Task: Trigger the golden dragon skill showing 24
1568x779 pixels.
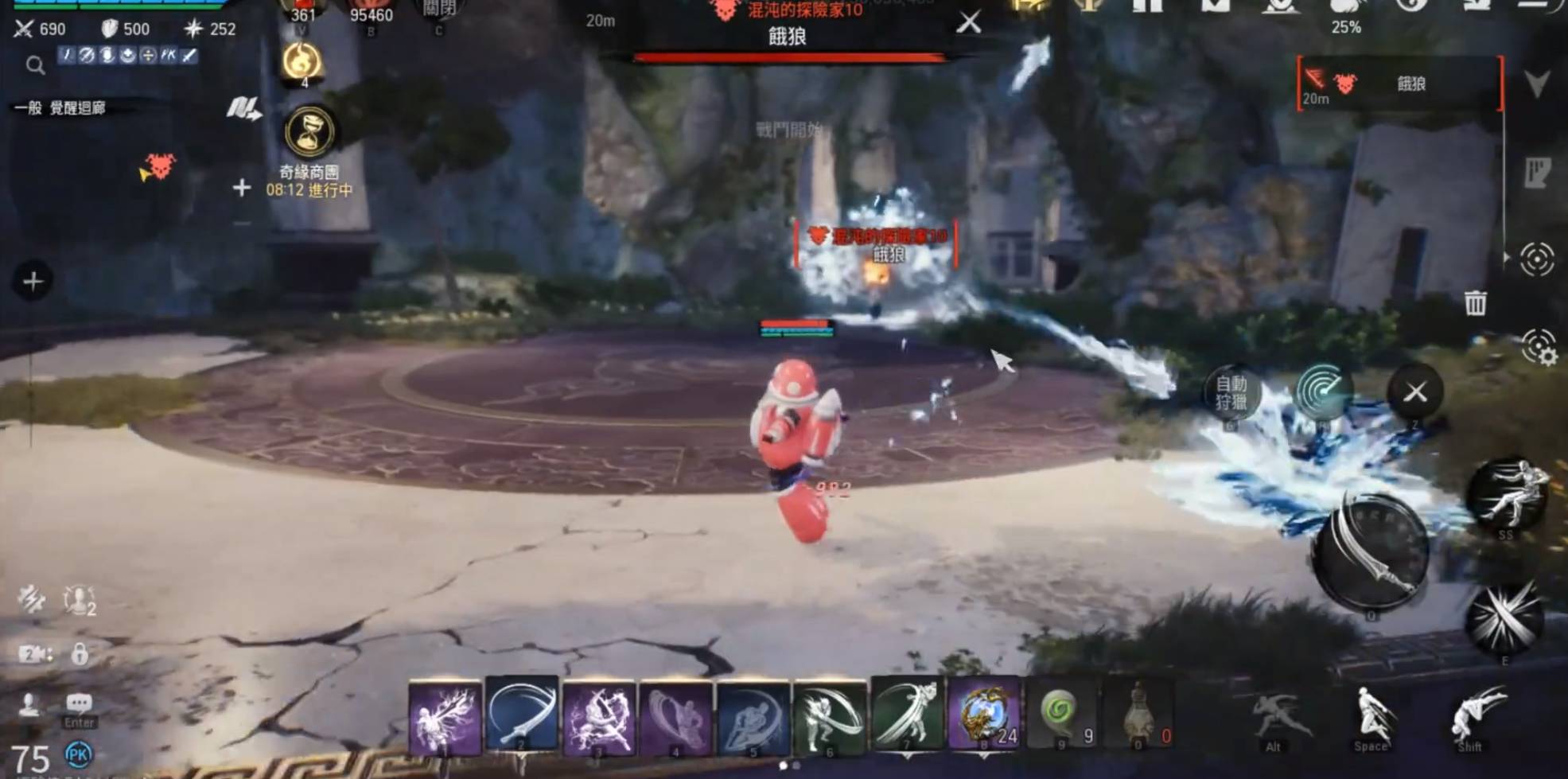Action: [x=984, y=715]
